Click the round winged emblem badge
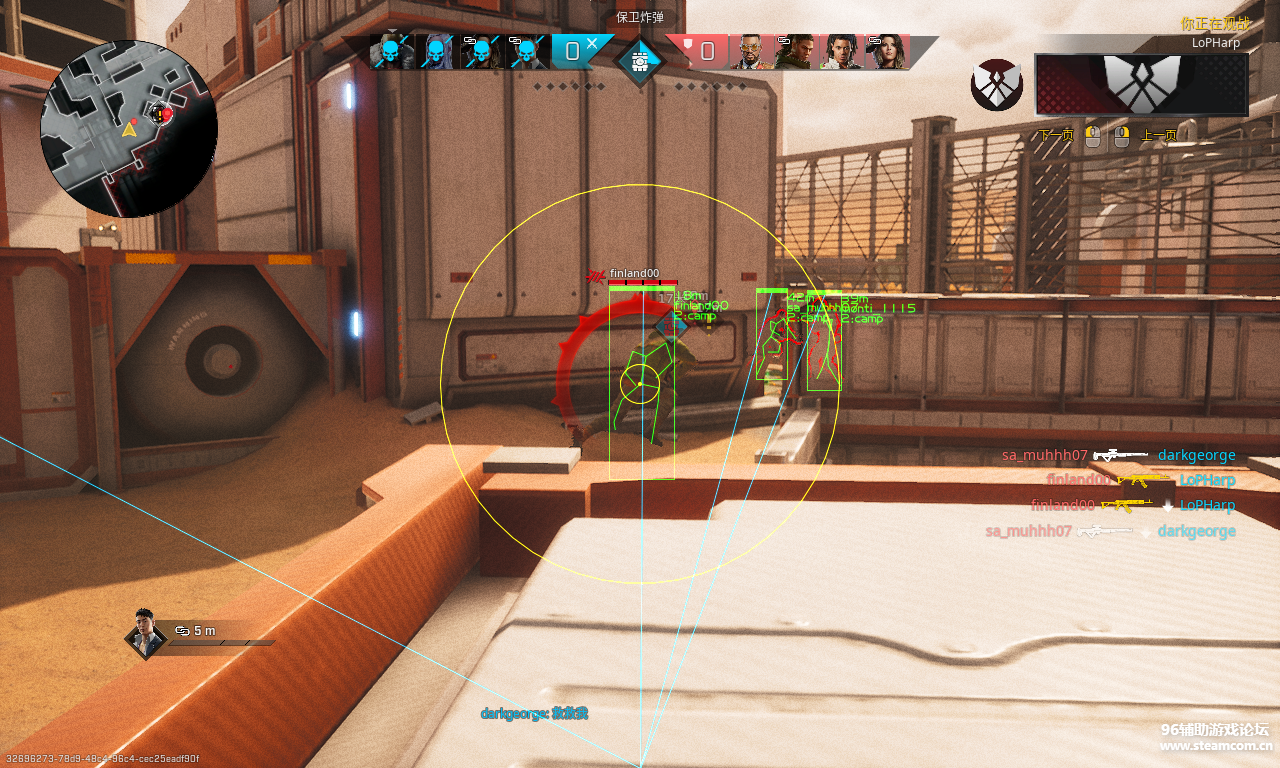The width and height of the screenshot is (1280, 768). (996, 84)
